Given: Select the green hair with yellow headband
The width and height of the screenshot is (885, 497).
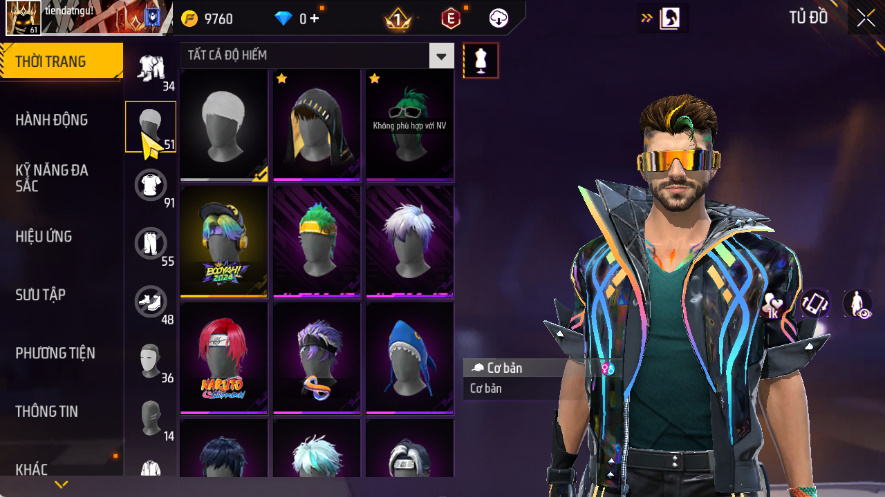Looking at the screenshot, I should (x=317, y=240).
